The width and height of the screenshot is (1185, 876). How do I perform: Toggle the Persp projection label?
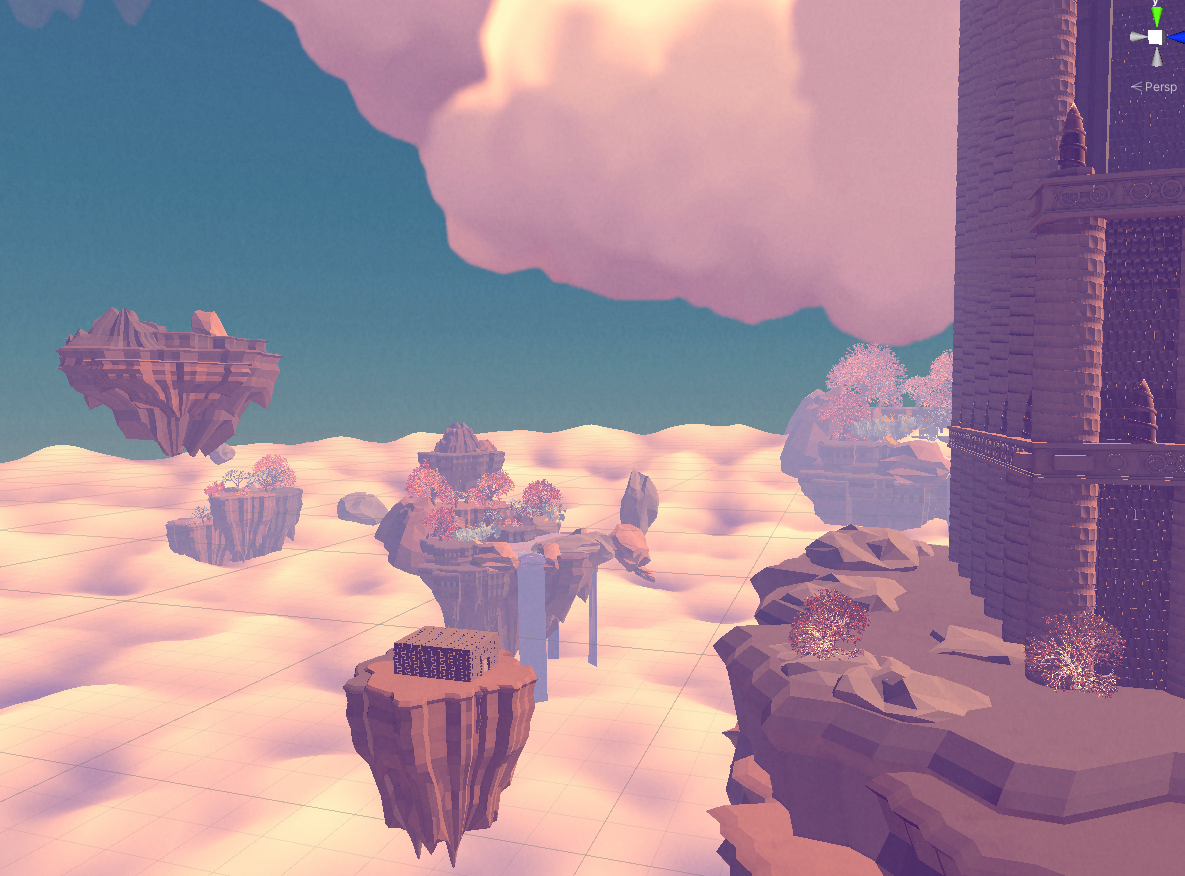[x=1160, y=87]
